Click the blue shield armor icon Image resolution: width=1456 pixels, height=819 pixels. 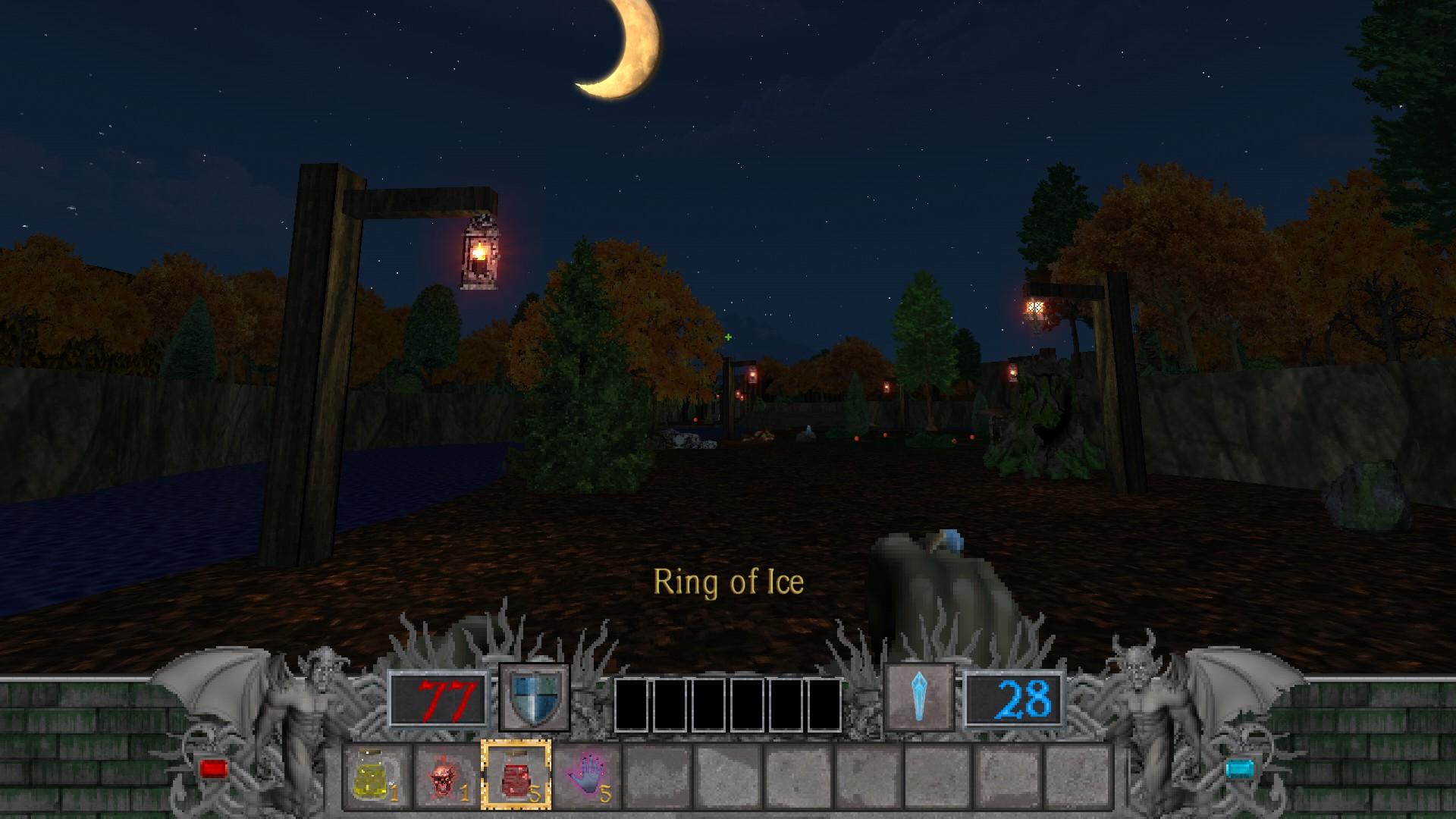tap(534, 697)
